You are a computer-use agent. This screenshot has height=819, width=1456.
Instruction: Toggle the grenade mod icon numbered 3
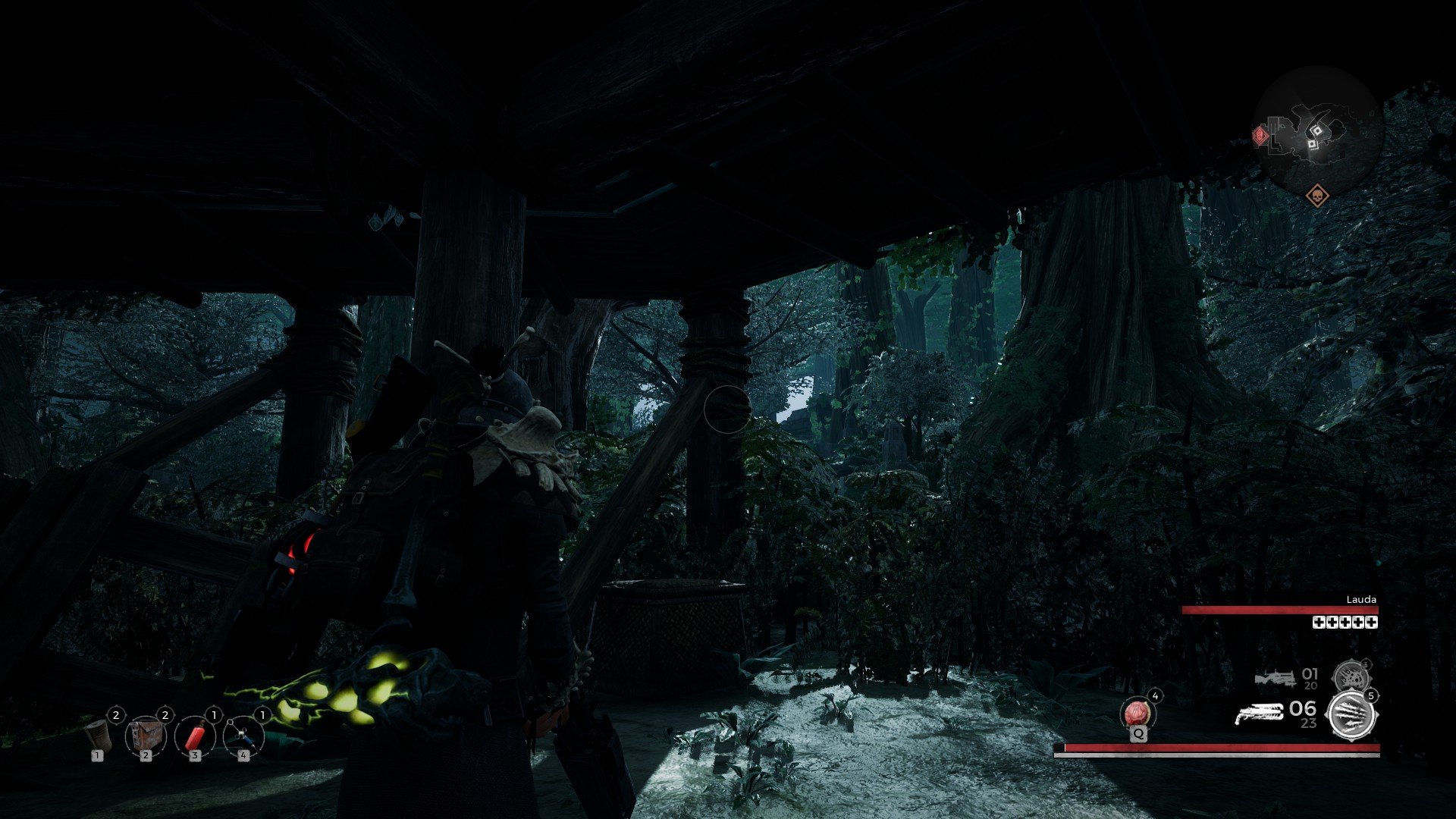click(x=1351, y=676)
